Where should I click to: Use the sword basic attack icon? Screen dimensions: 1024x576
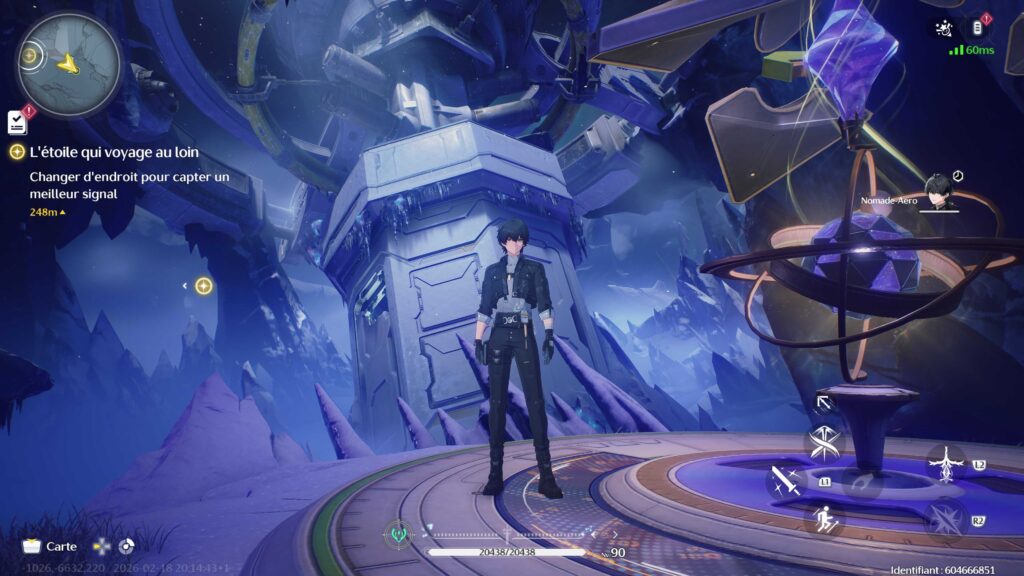785,481
